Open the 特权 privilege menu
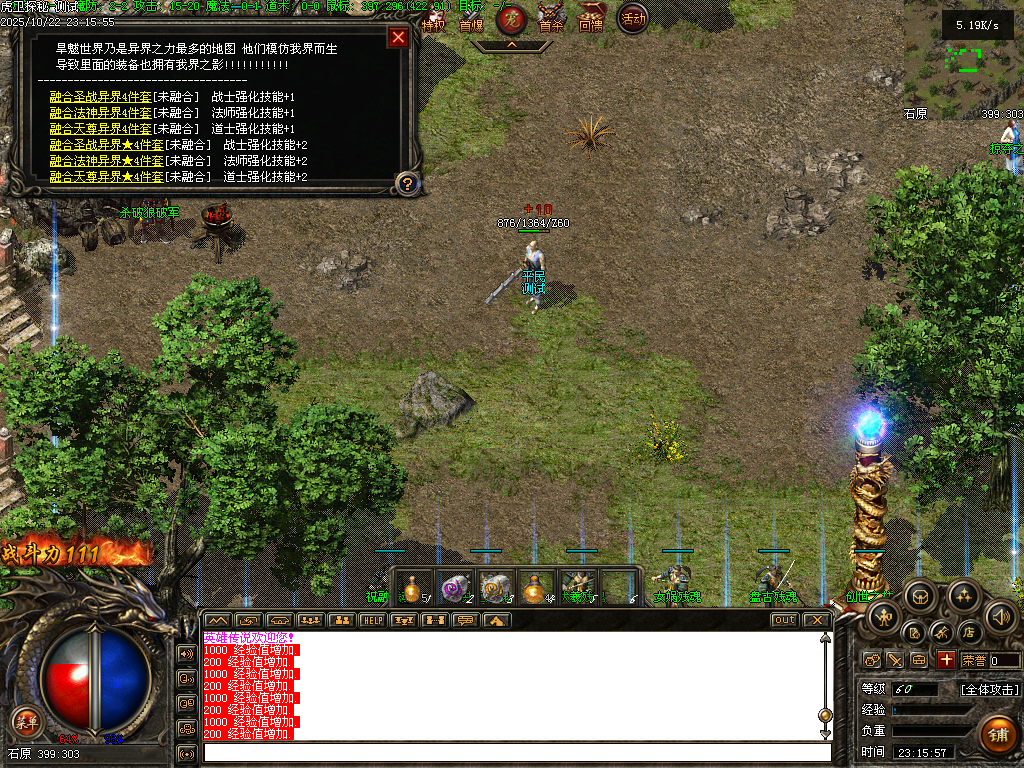Viewport: 1024px width, 768px height. point(433,18)
